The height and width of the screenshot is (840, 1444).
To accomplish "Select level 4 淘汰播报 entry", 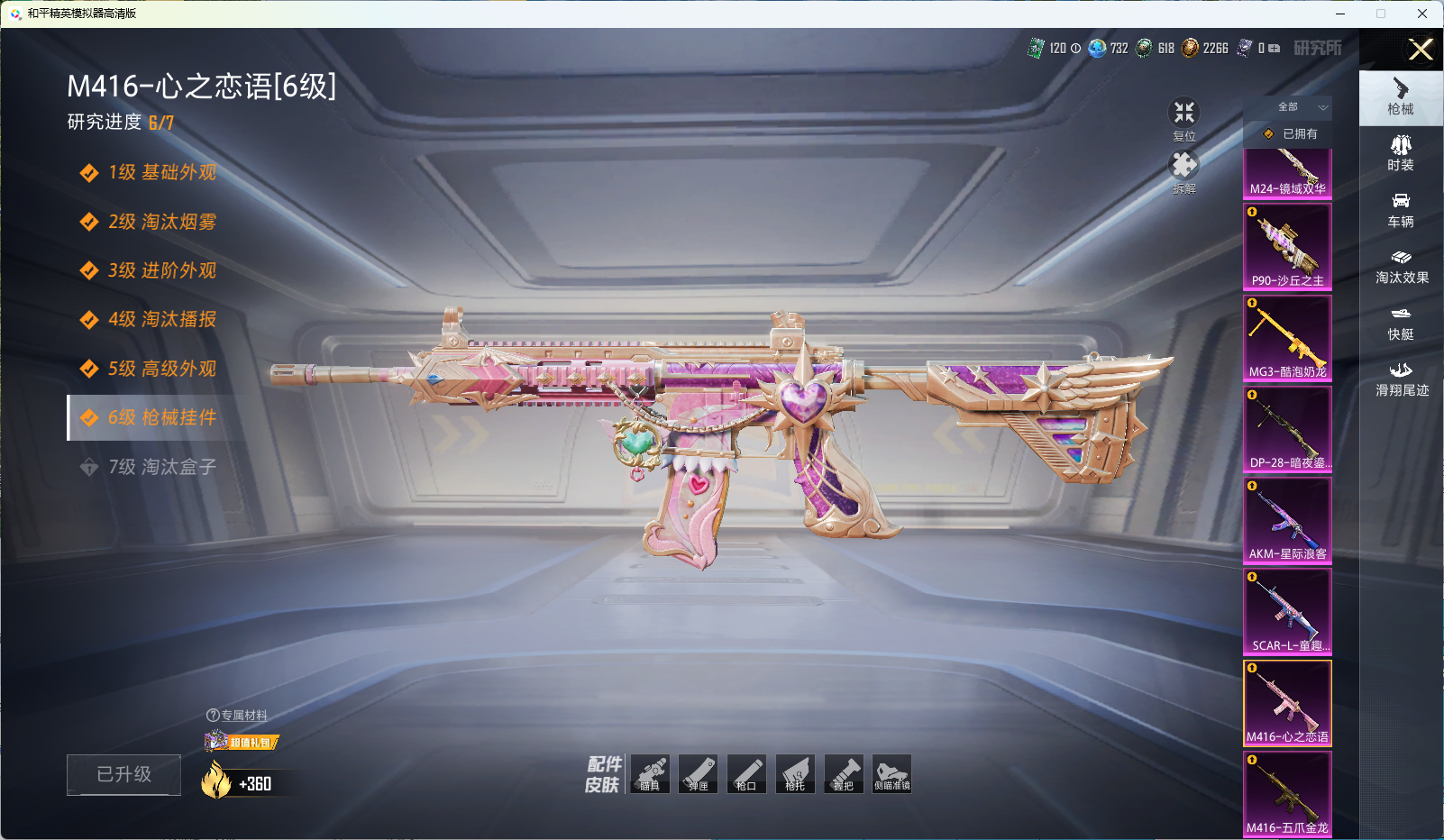I will pyautogui.click(x=160, y=319).
